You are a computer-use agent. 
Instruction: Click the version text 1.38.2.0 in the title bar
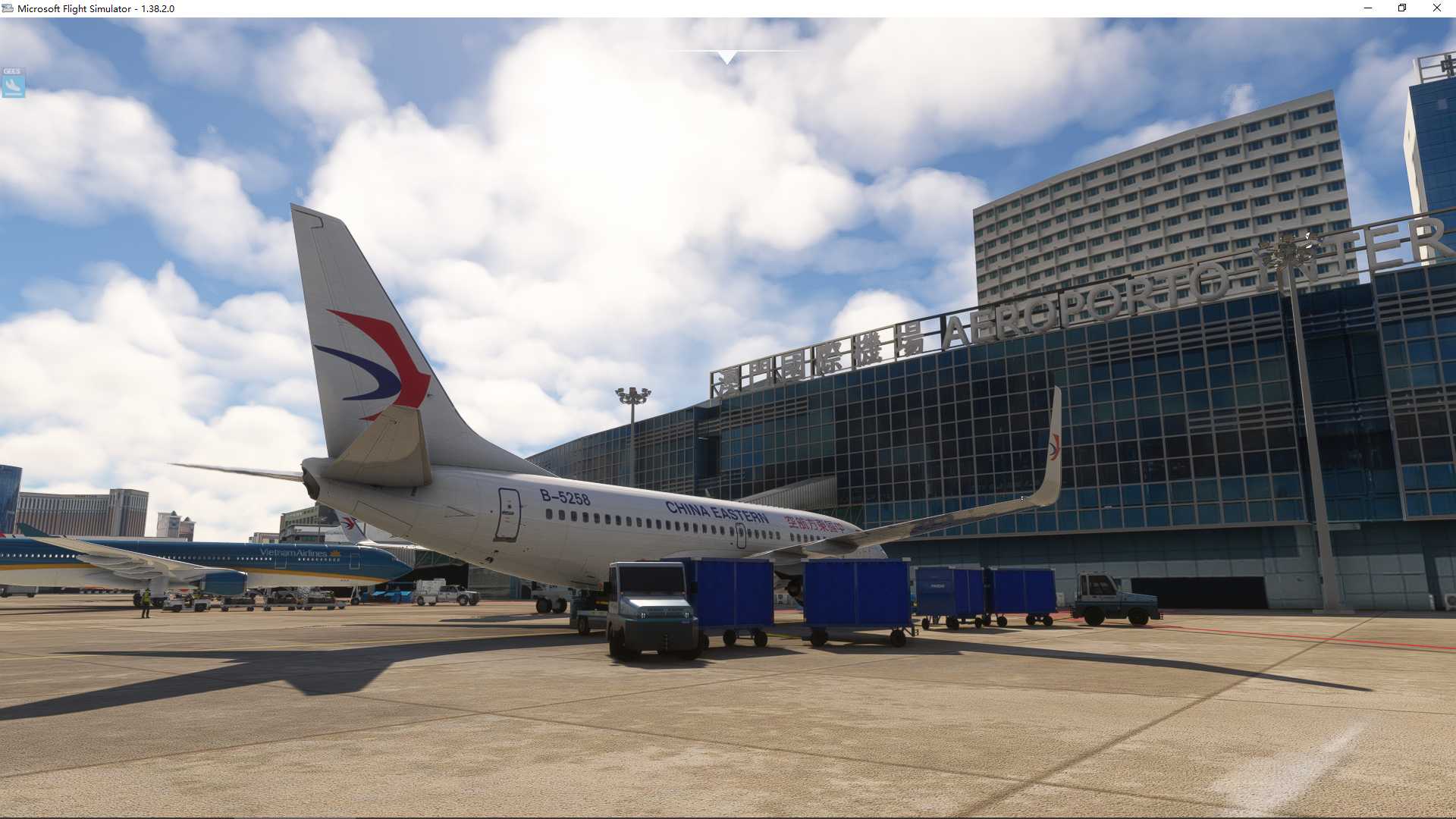tap(157, 9)
